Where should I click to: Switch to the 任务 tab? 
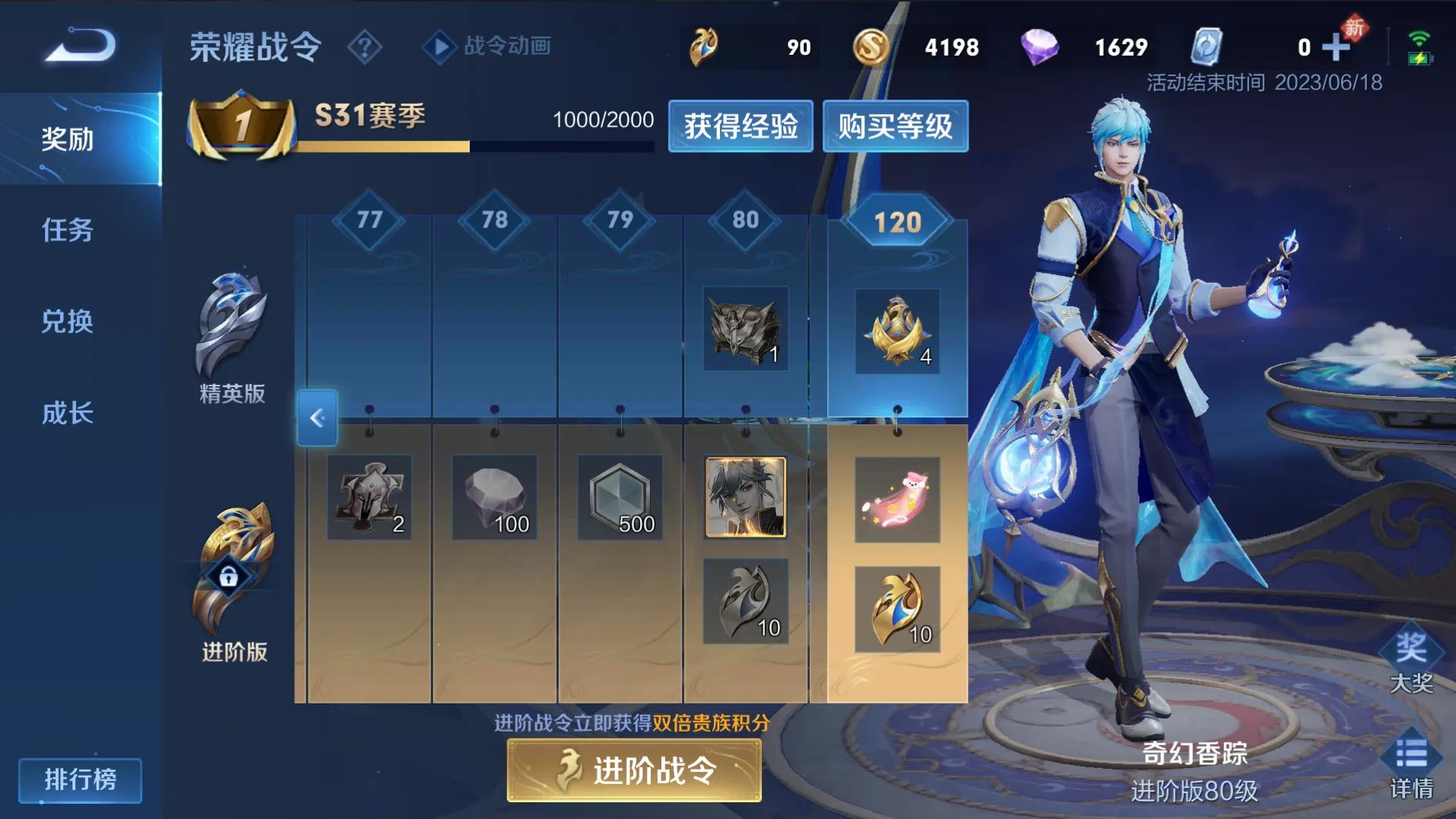coord(67,231)
